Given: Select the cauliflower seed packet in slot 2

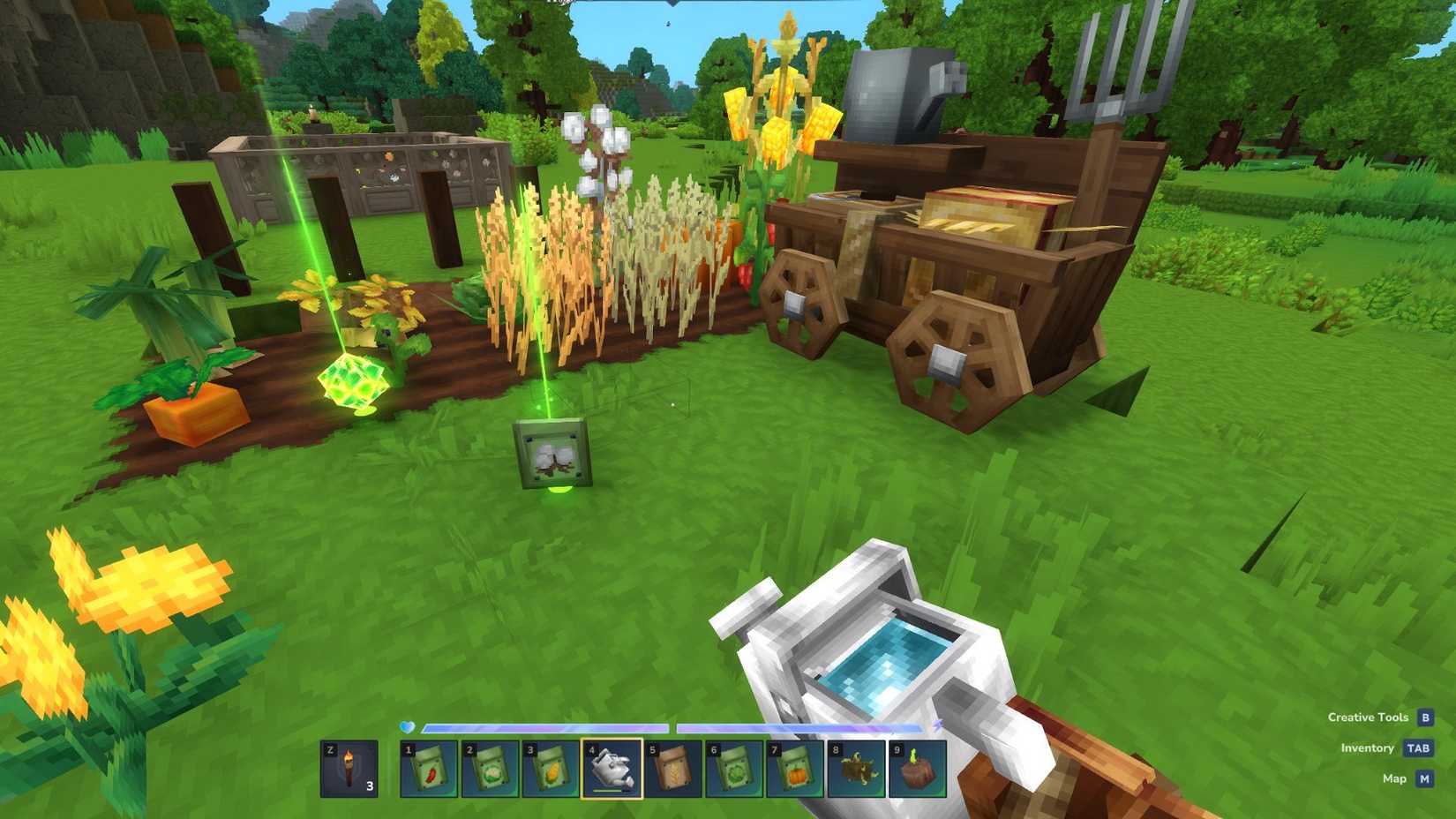Looking at the screenshot, I should (x=491, y=767).
